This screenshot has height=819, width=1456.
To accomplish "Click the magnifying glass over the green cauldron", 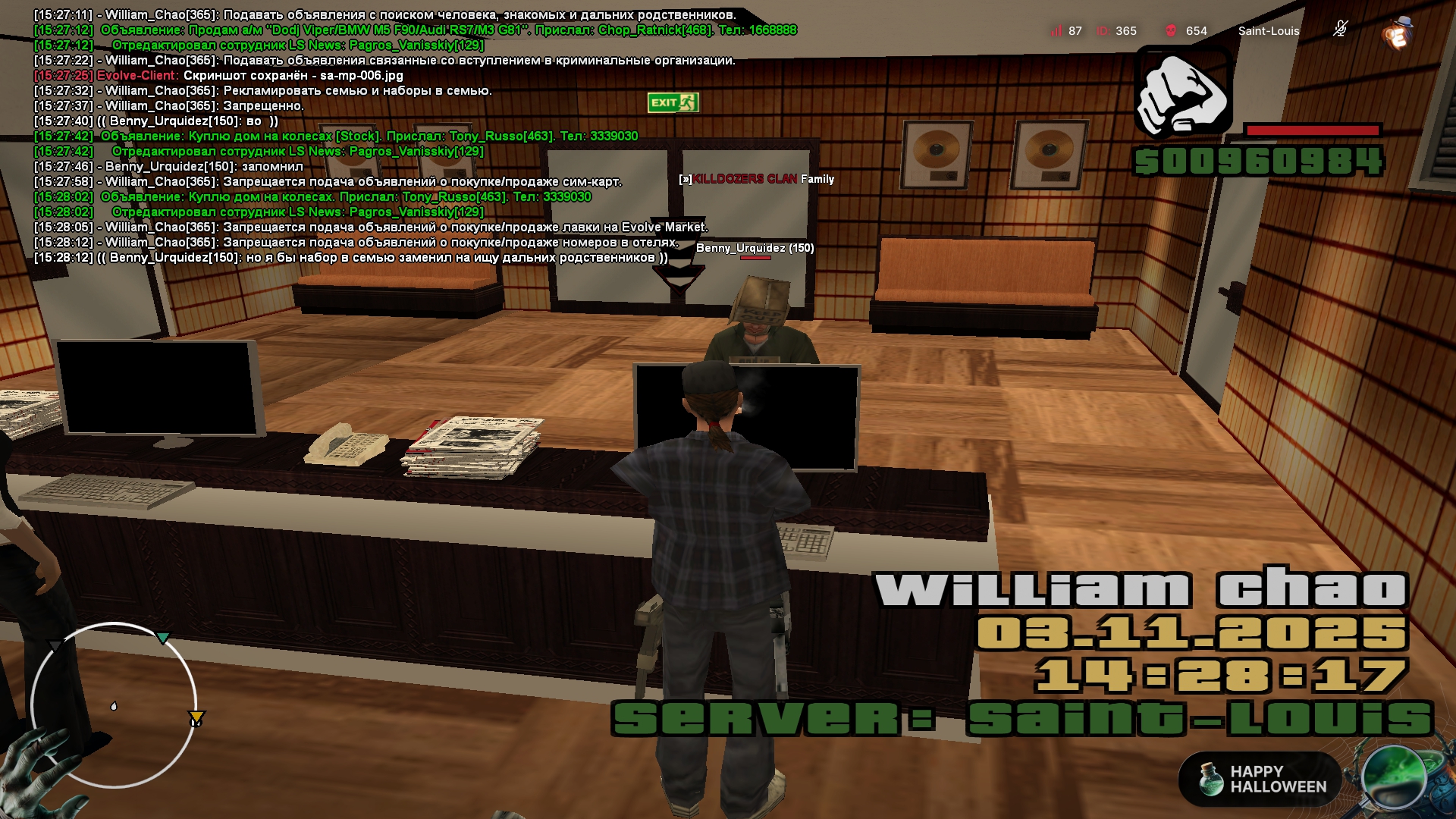I will (1394, 777).
